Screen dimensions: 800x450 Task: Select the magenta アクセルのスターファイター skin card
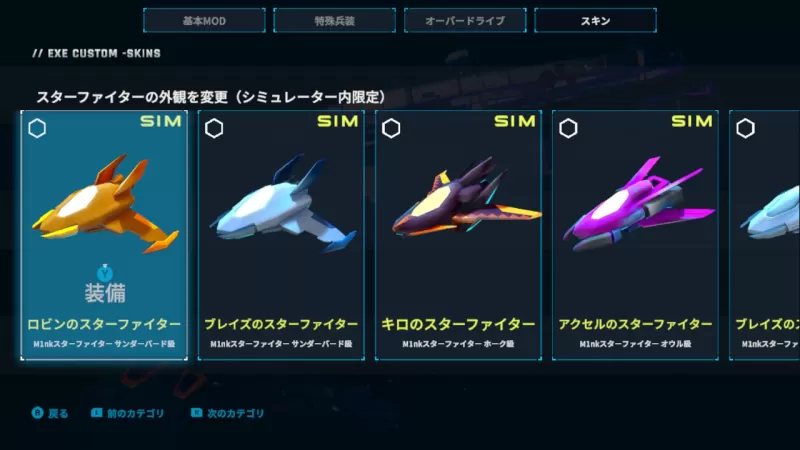636,235
